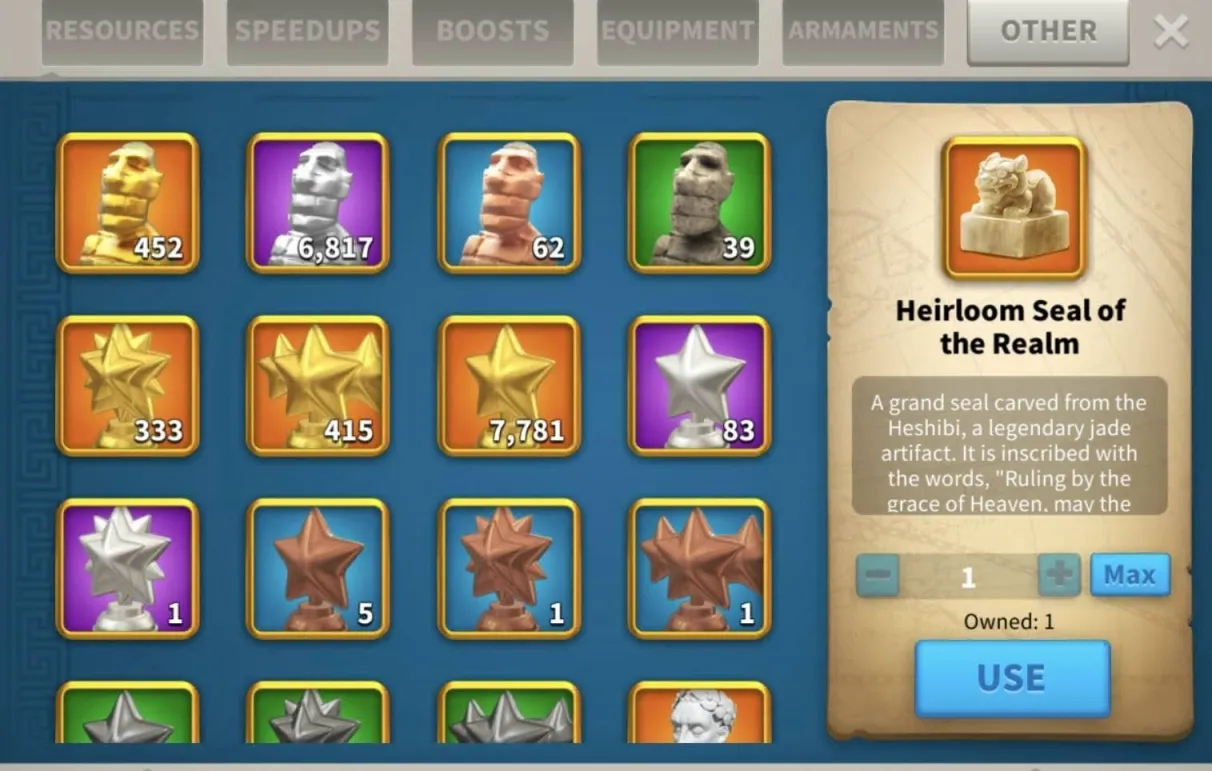Viewport: 1212px width, 771px height.
Task: Open the Speedups tab
Action: [x=307, y=31]
